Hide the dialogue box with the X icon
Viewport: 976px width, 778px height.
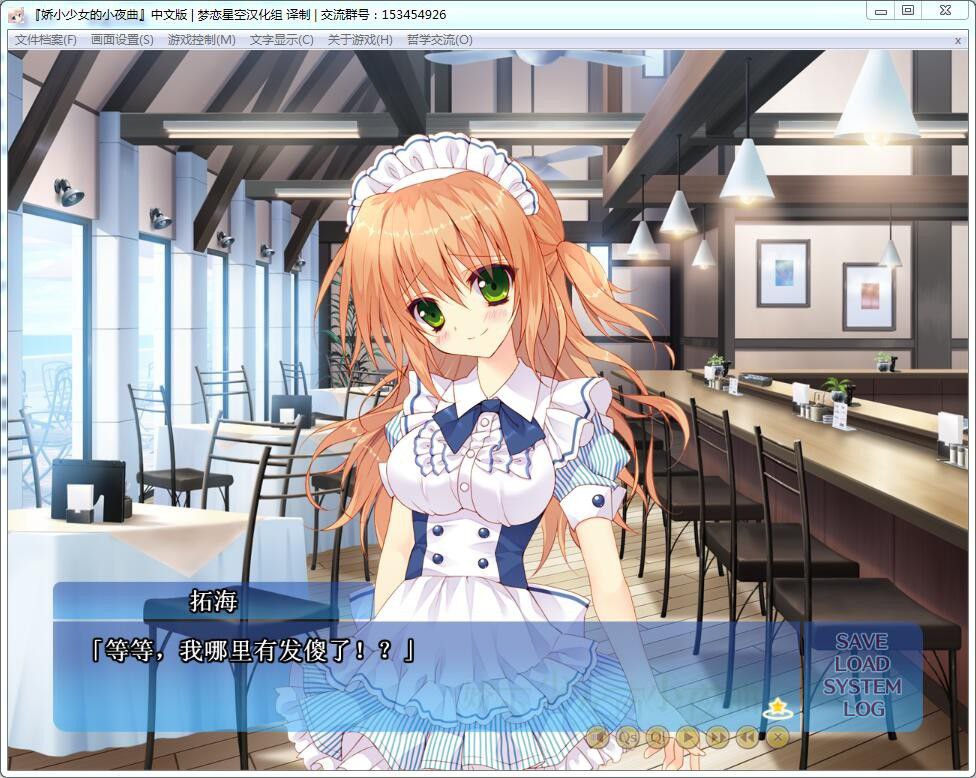click(777, 737)
